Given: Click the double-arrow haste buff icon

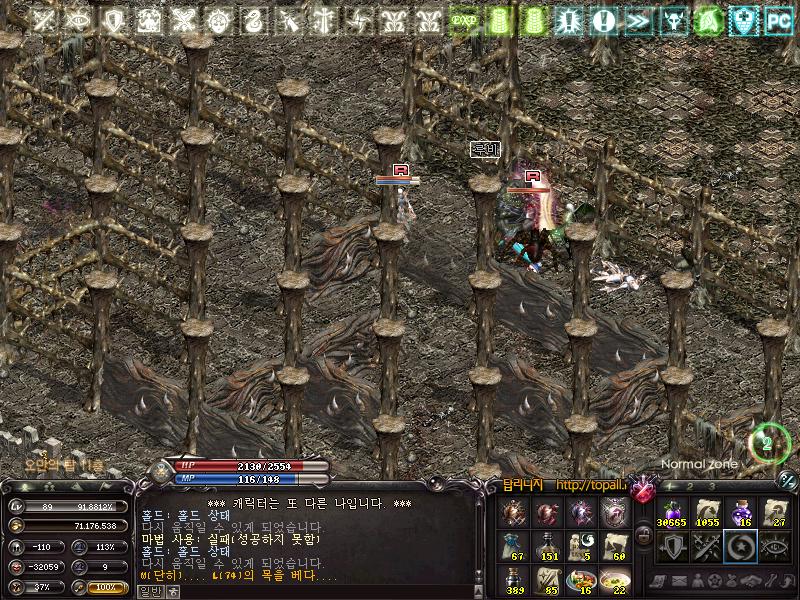Looking at the screenshot, I should (x=637, y=20).
